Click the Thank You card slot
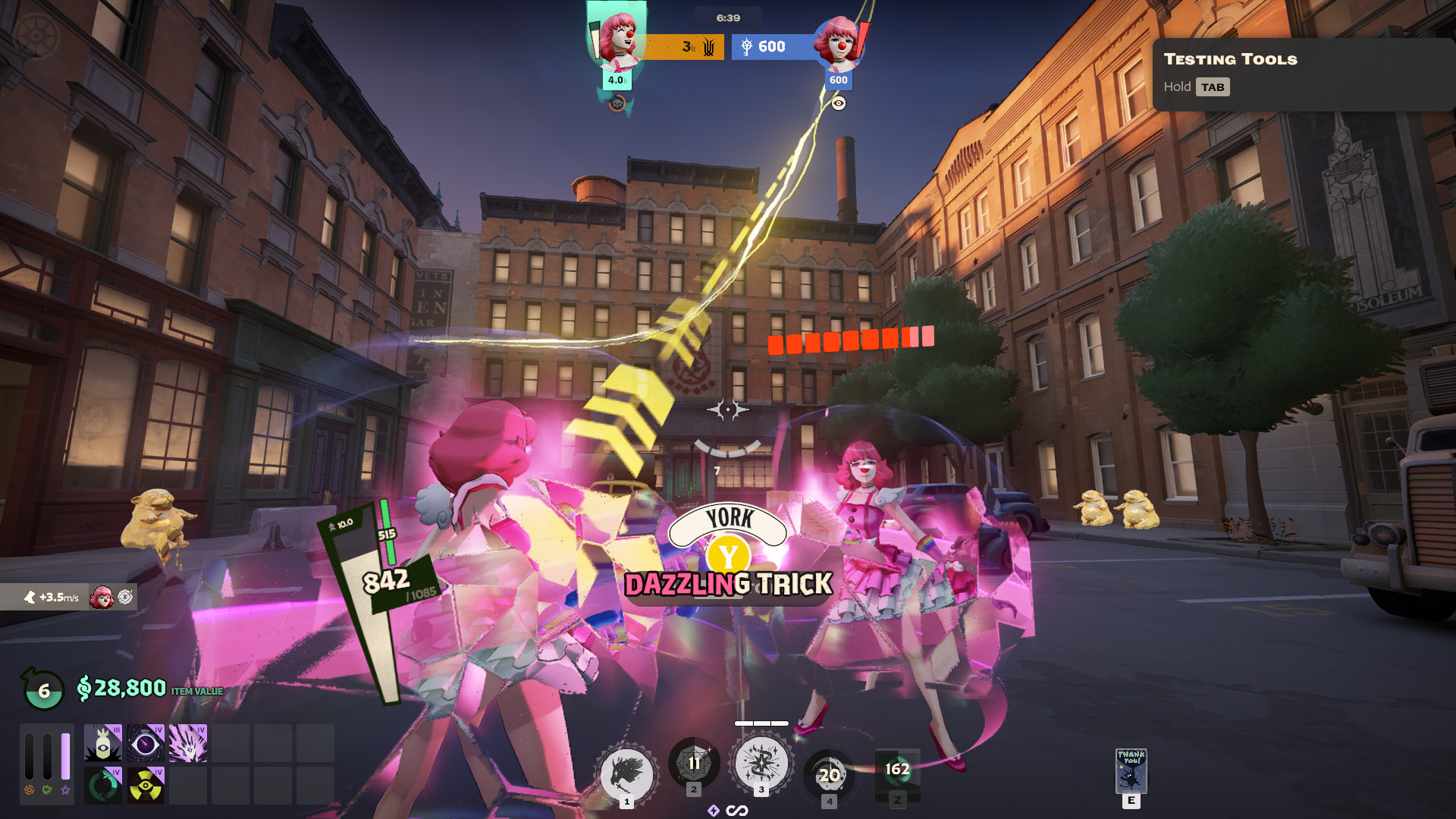The width and height of the screenshot is (1456, 819). point(1131,771)
